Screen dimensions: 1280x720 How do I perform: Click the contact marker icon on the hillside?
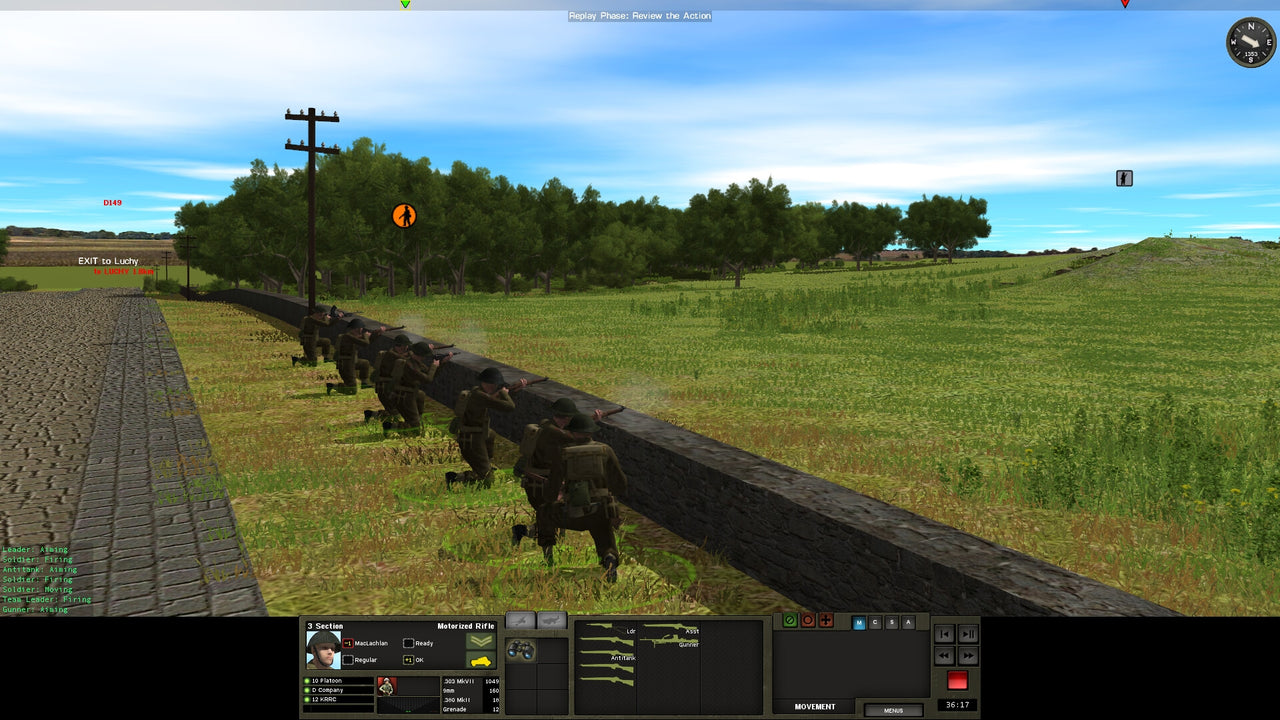click(x=1124, y=177)
